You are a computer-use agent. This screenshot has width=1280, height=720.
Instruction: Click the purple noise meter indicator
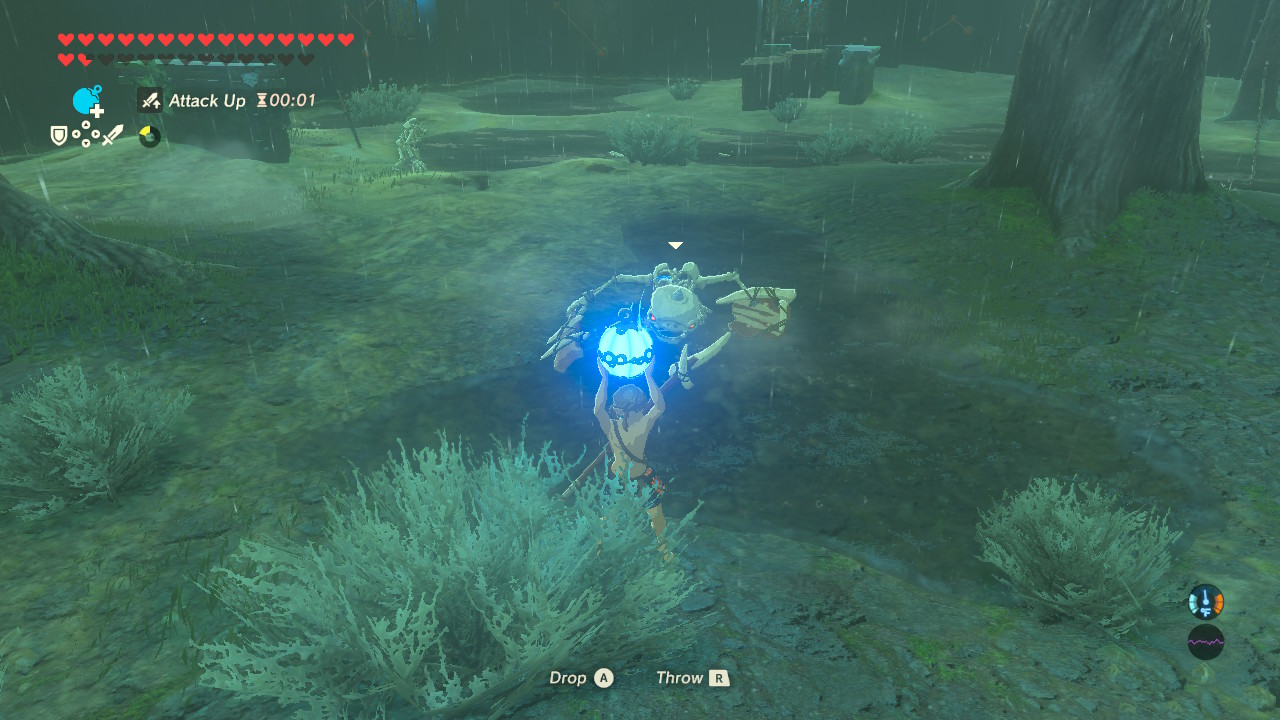(x=1206, y=642)
